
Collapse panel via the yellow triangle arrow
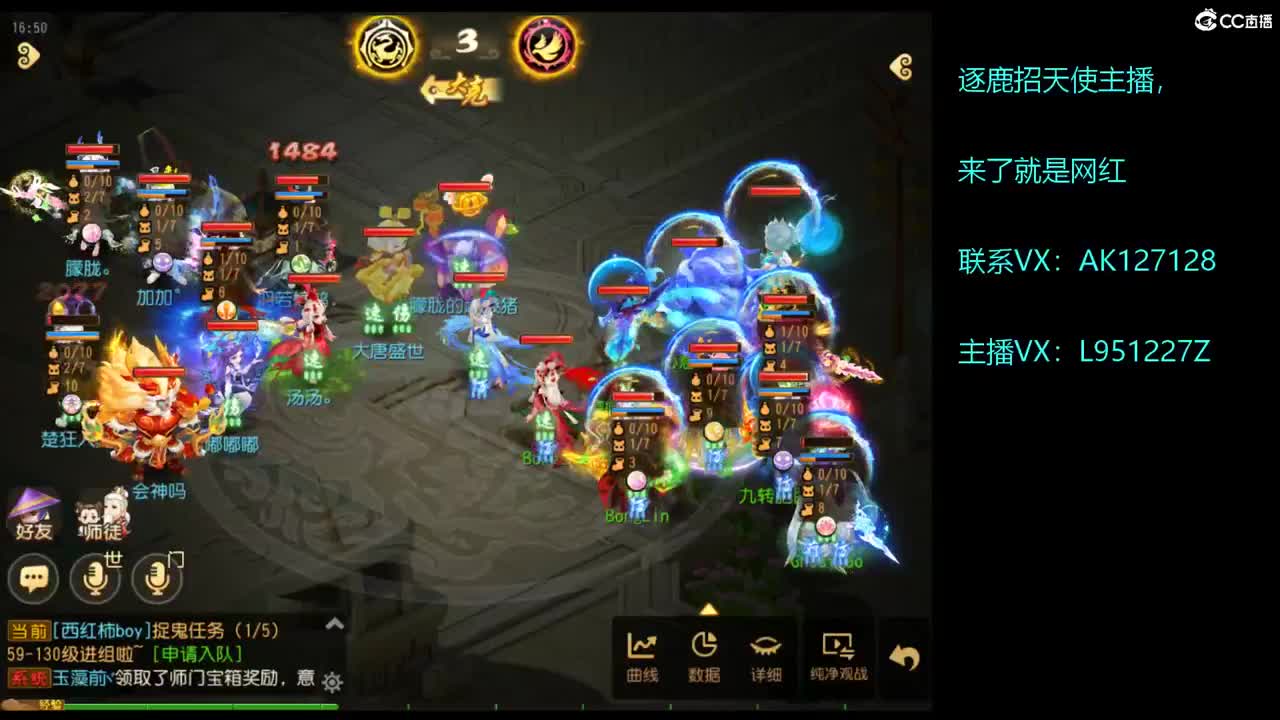(708, 608)
